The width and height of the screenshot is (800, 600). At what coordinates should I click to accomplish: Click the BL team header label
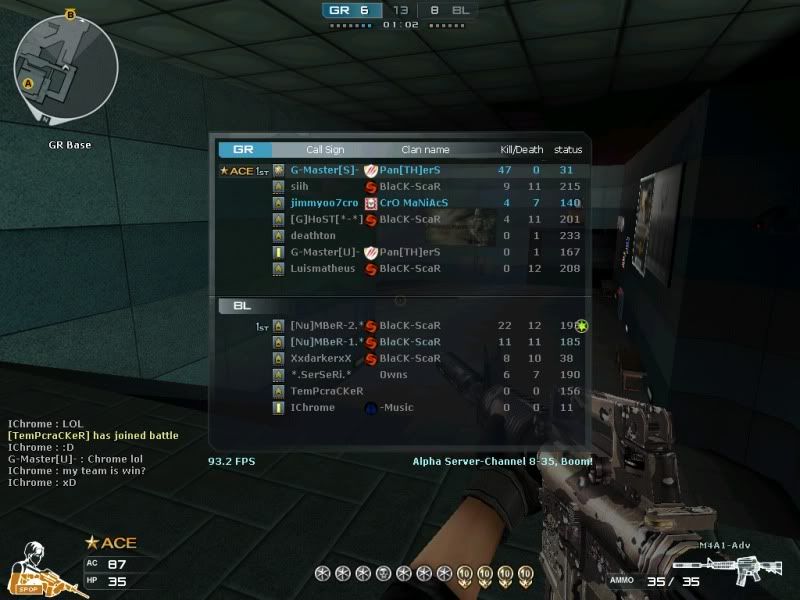pyautogui.click(x=243, y=305)
